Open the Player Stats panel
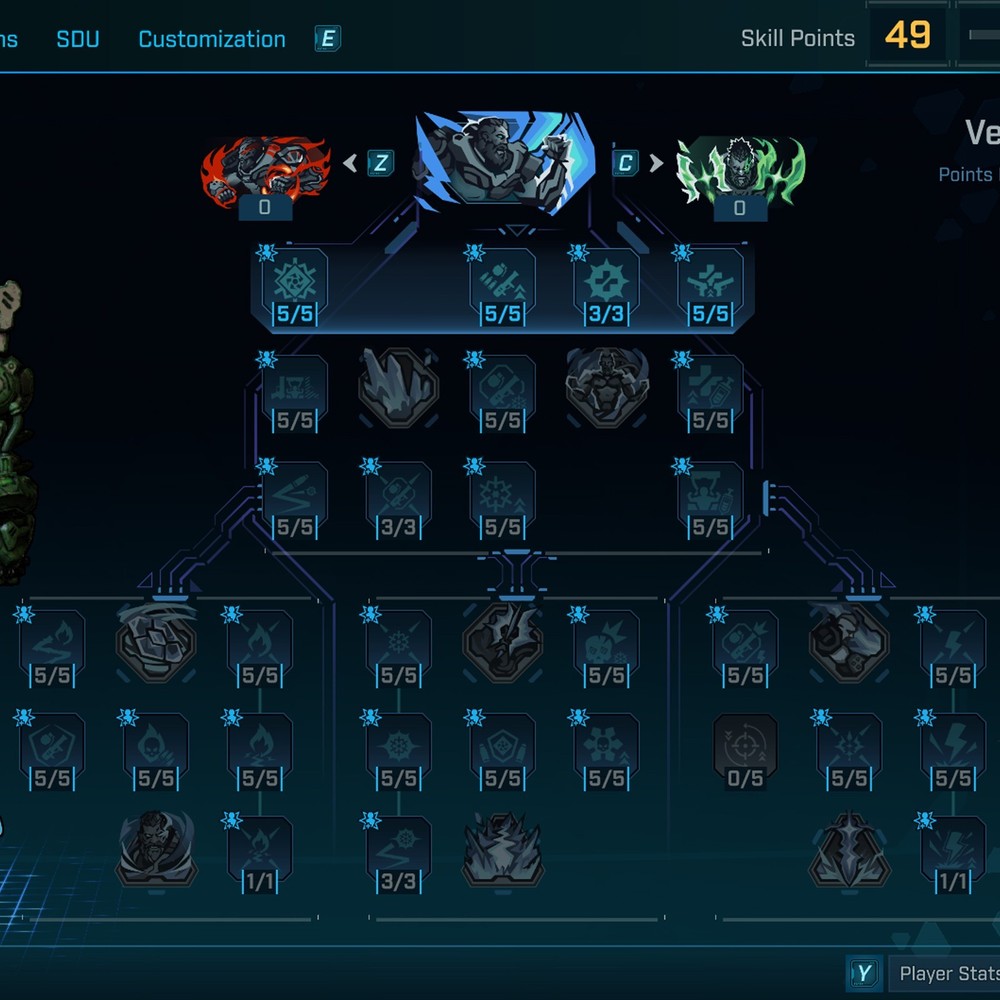 coord(945,973)
